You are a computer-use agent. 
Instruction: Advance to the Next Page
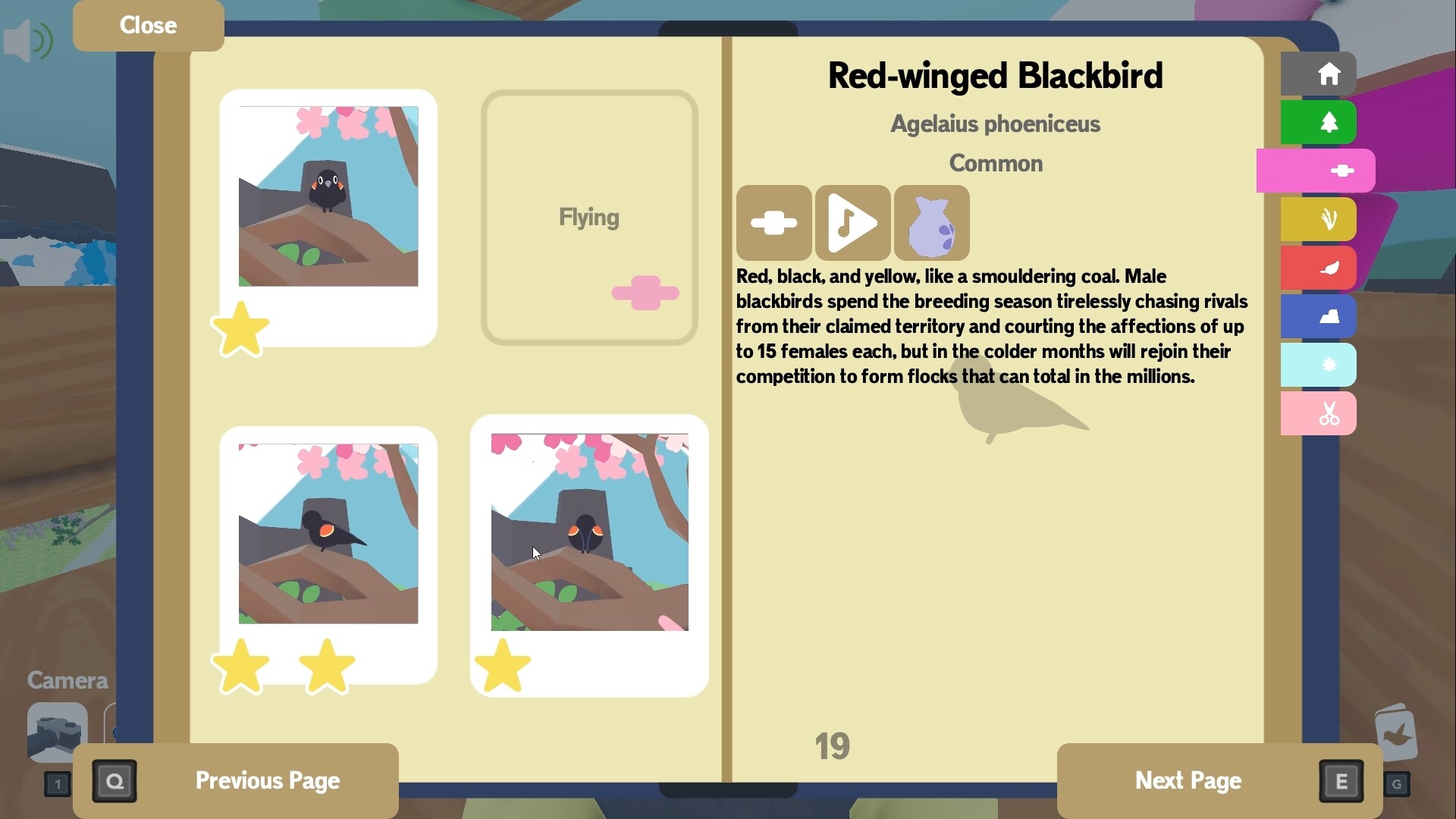[x=1188, y=780]
